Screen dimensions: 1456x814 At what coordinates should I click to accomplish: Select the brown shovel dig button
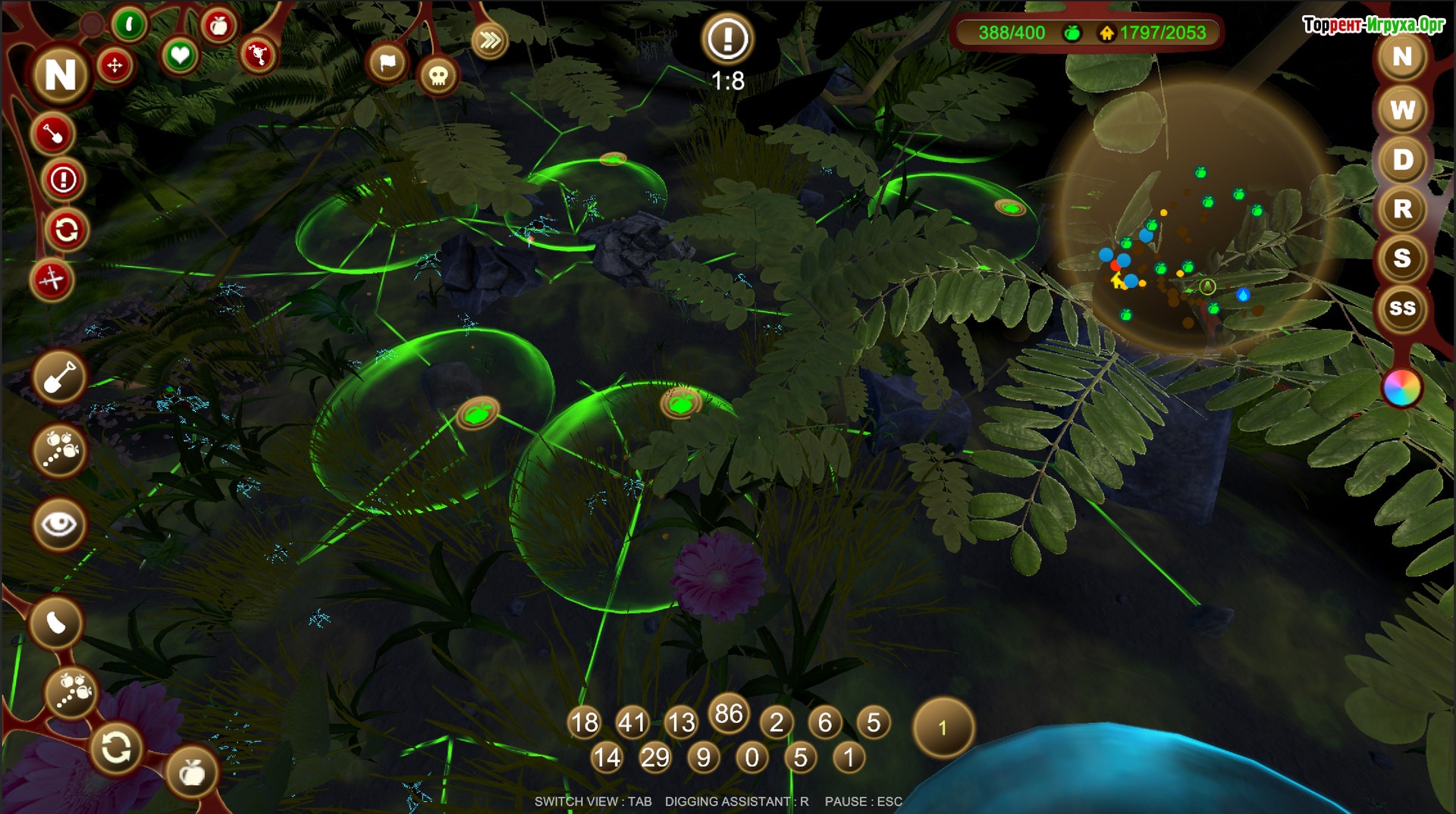click(59, 377)
